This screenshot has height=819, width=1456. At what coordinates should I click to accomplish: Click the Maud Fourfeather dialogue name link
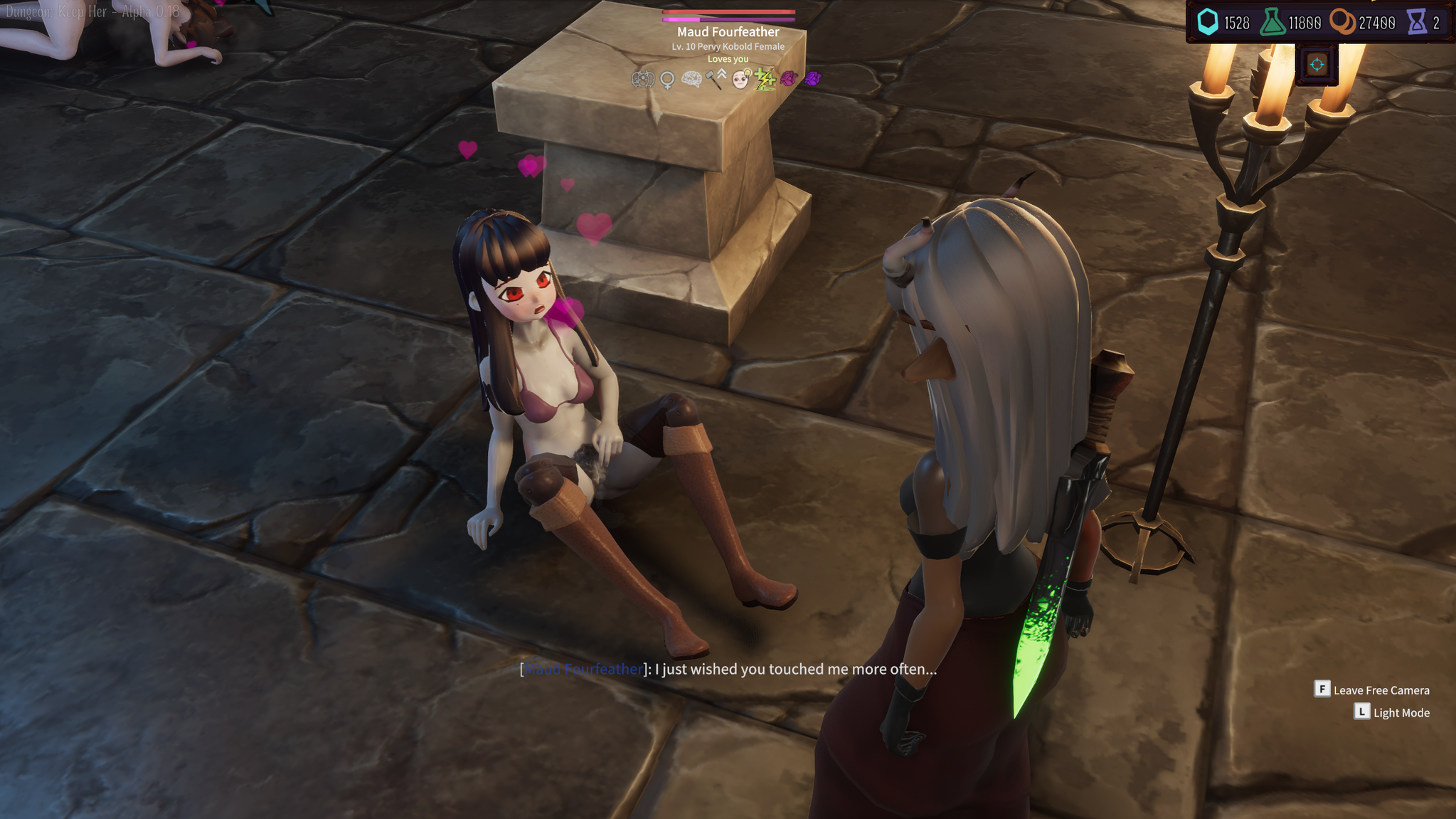click(x=583, y=670)
